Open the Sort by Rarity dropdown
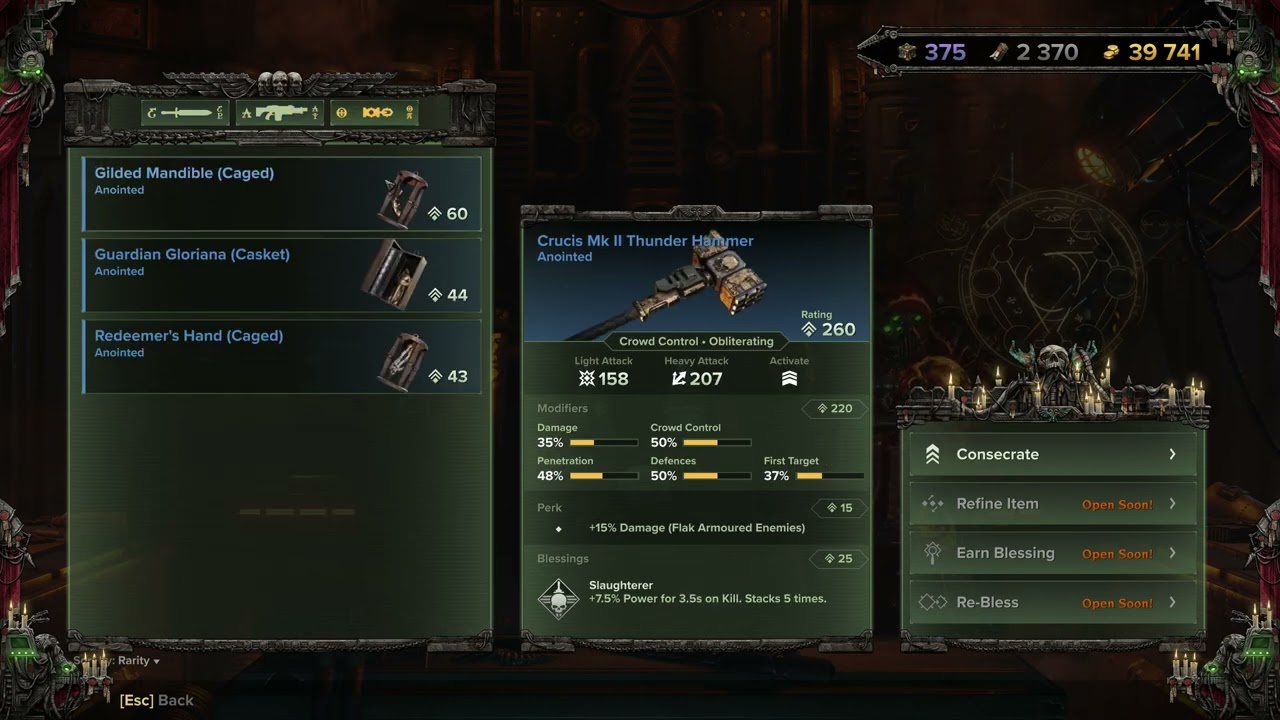This screenshot has width=1280, height=720. pyautogui.click(x=137, y=661)
